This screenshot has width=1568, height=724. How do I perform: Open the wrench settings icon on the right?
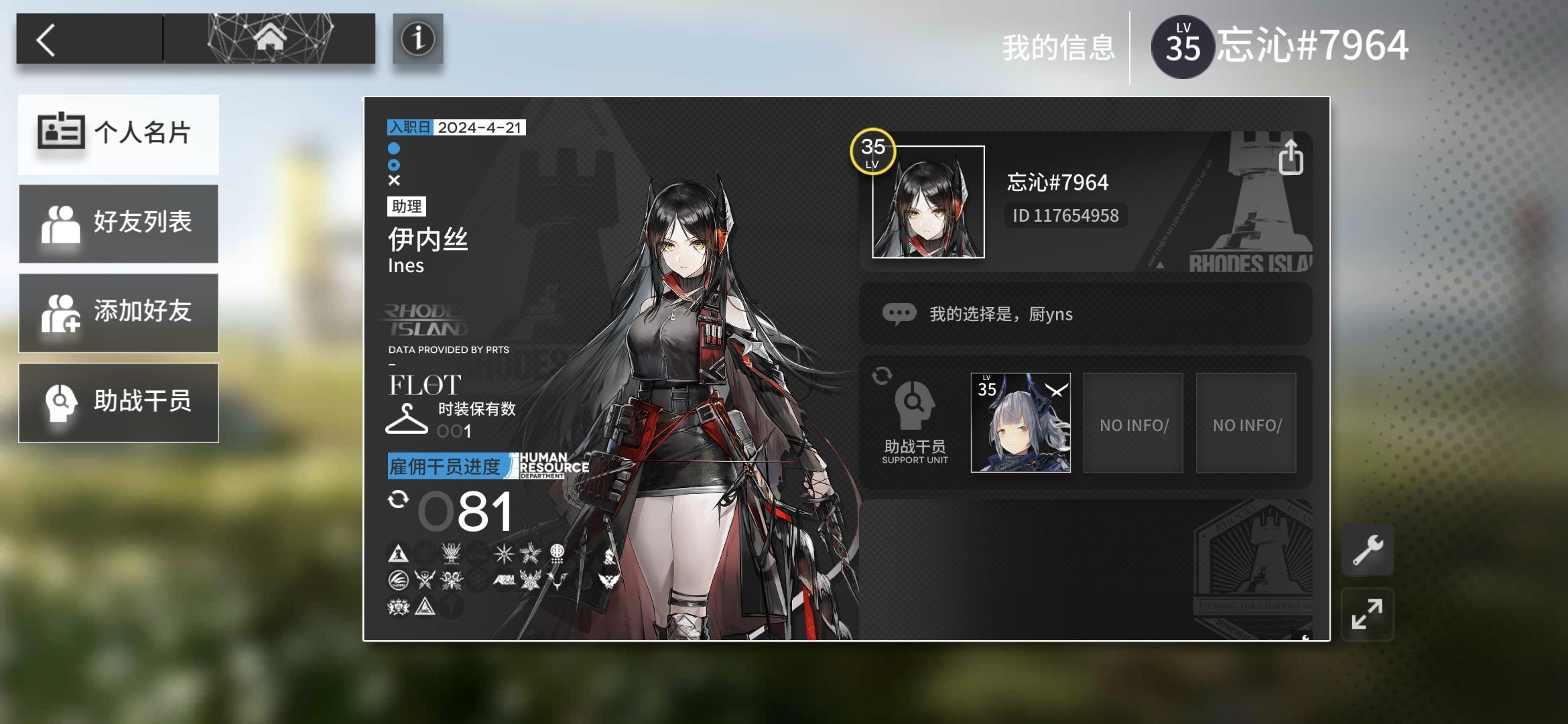coord(1368,550)
